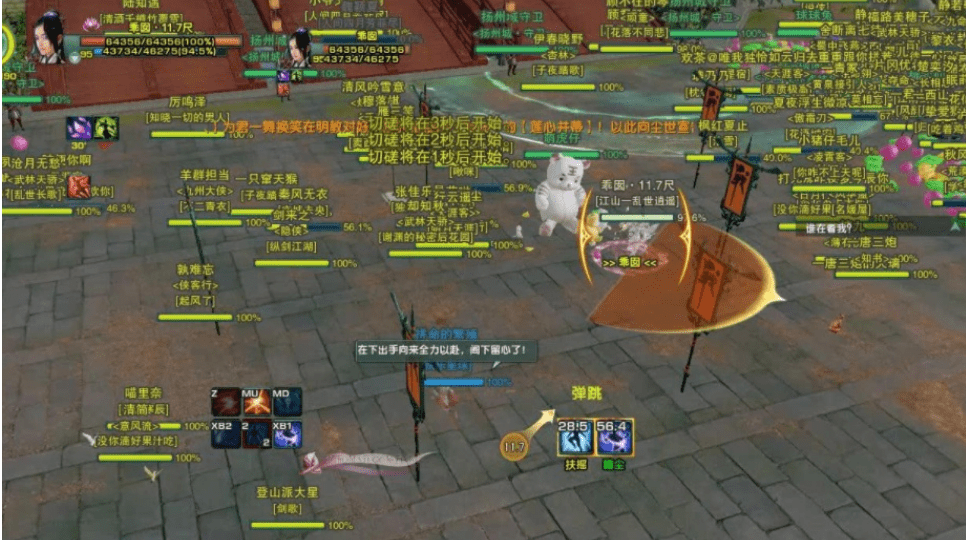The height and width of the screenshot is (540, 966).
Task: Activate the 蹑尘 skill icon
Action: click(612, 437)
